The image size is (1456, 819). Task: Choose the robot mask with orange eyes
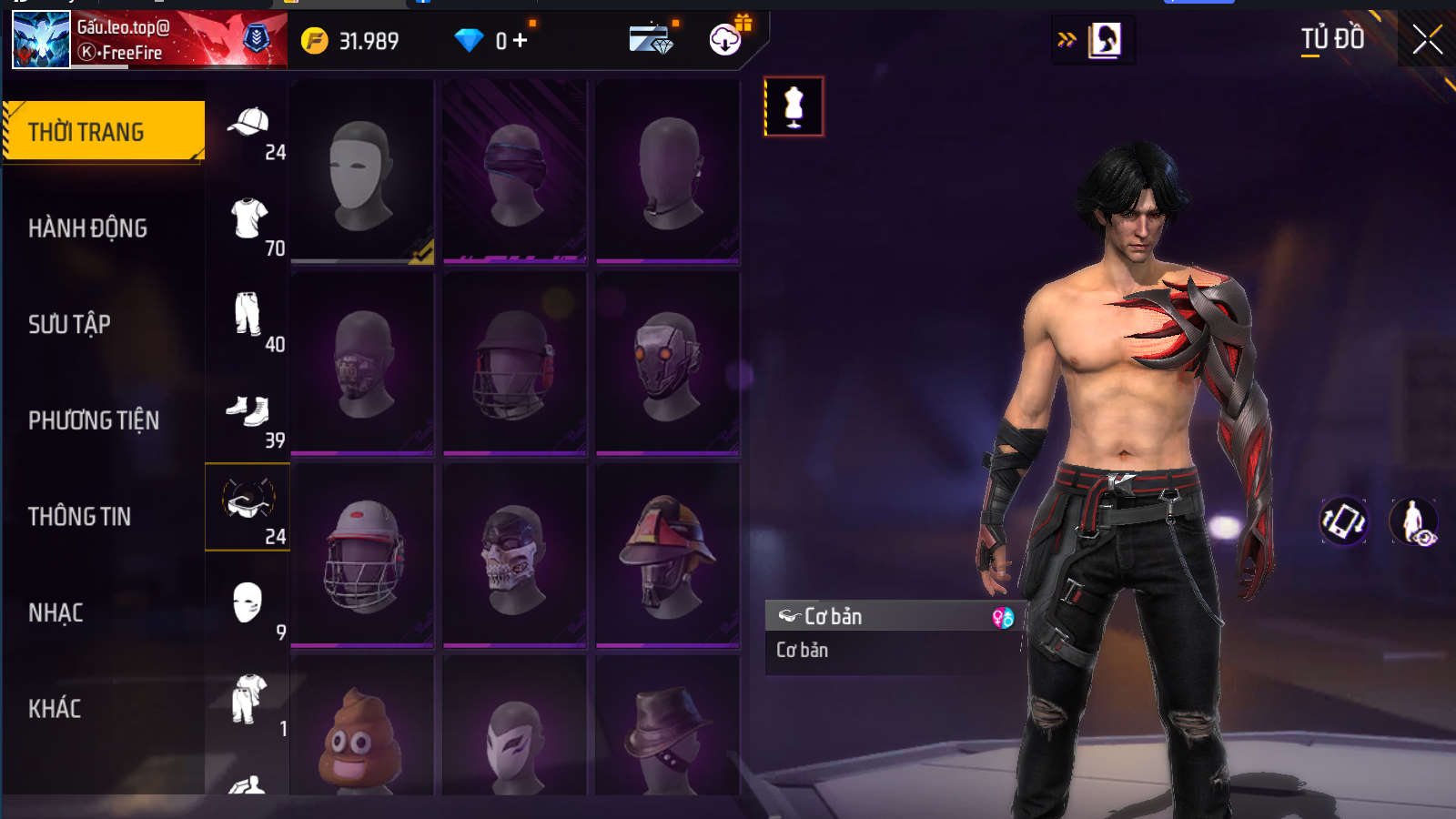(667, 363)
